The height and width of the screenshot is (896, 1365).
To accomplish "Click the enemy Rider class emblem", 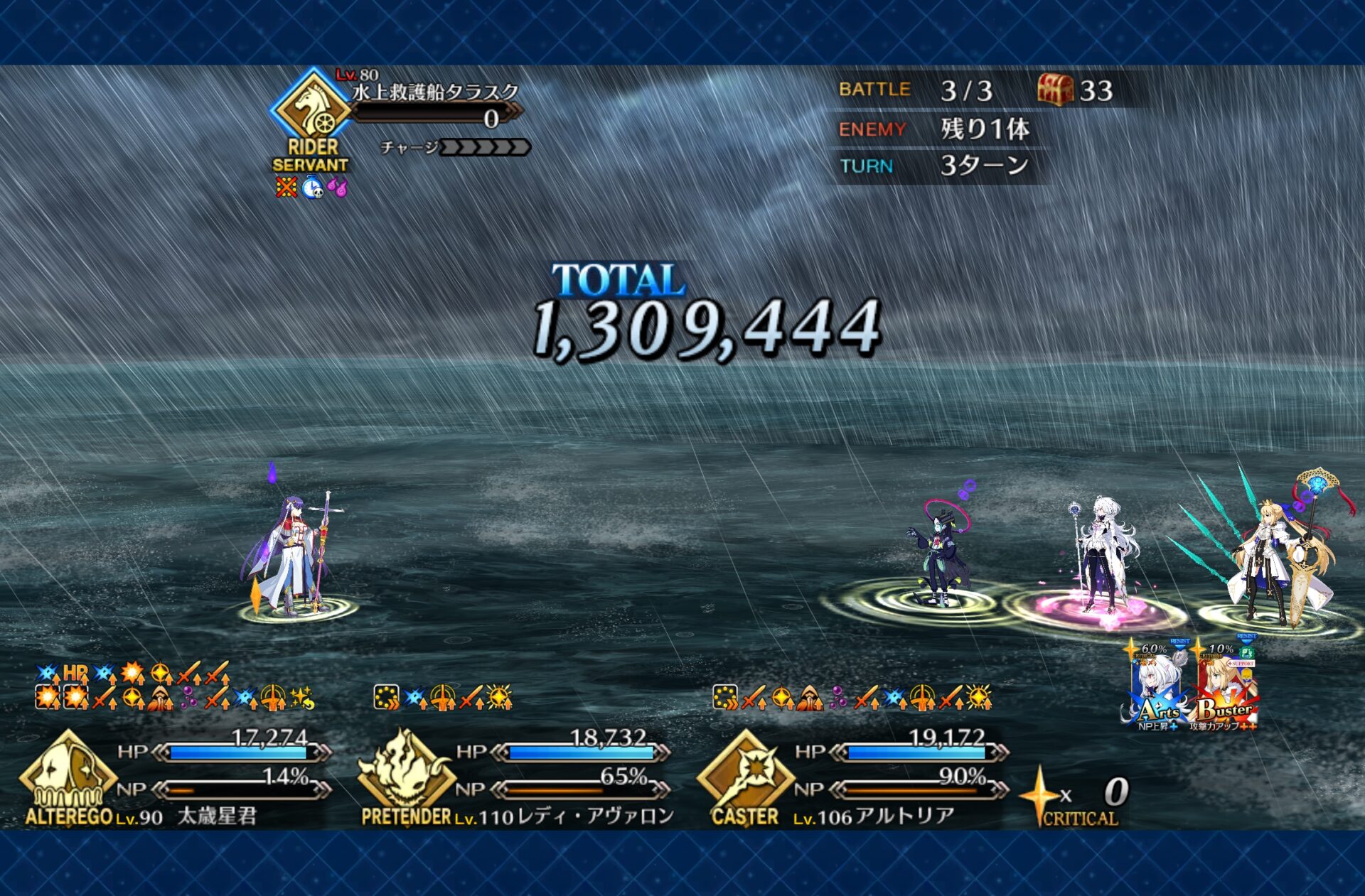I will click(311, 108).
